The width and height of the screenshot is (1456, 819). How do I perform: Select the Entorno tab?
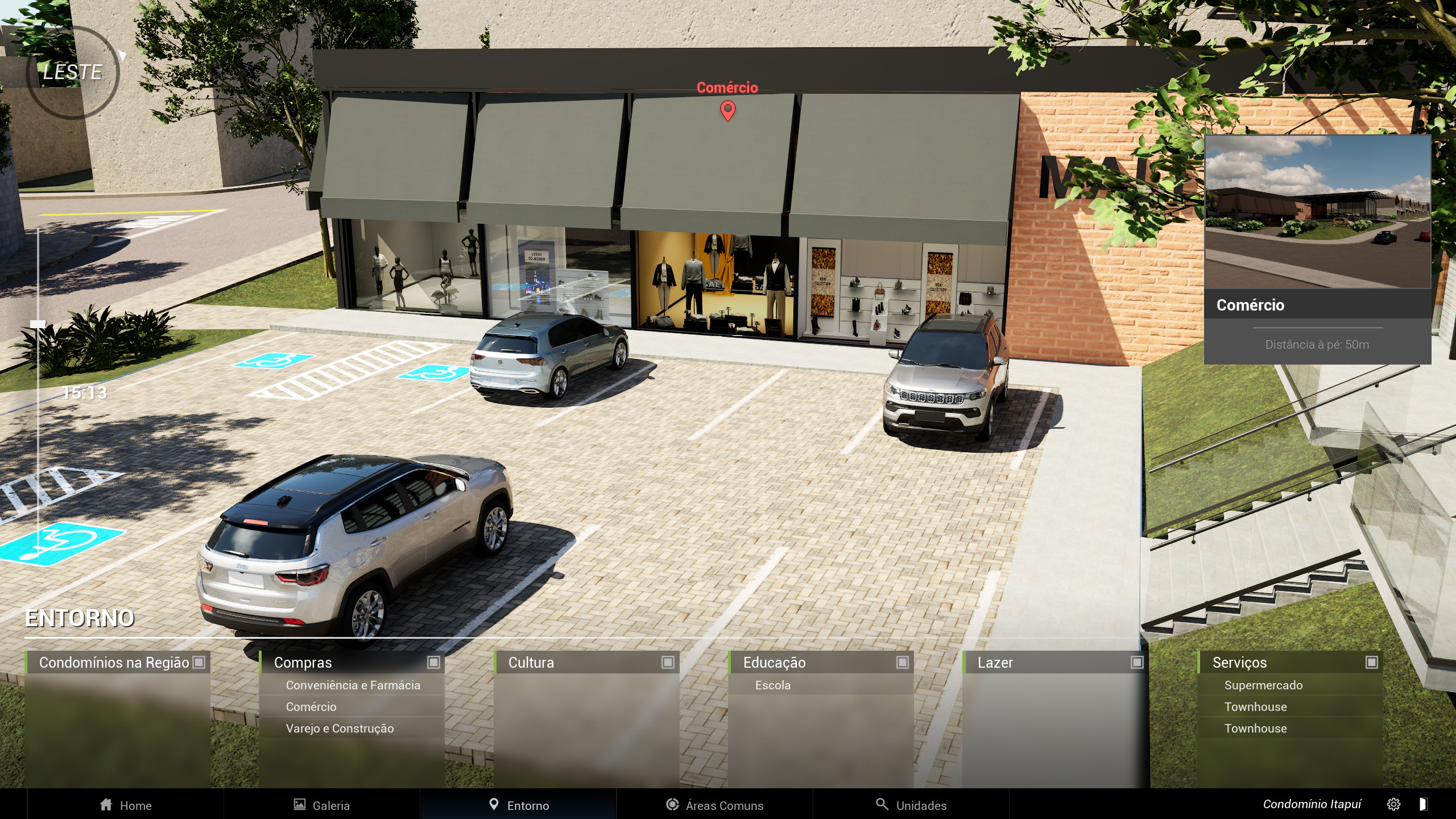pos(519,805)
